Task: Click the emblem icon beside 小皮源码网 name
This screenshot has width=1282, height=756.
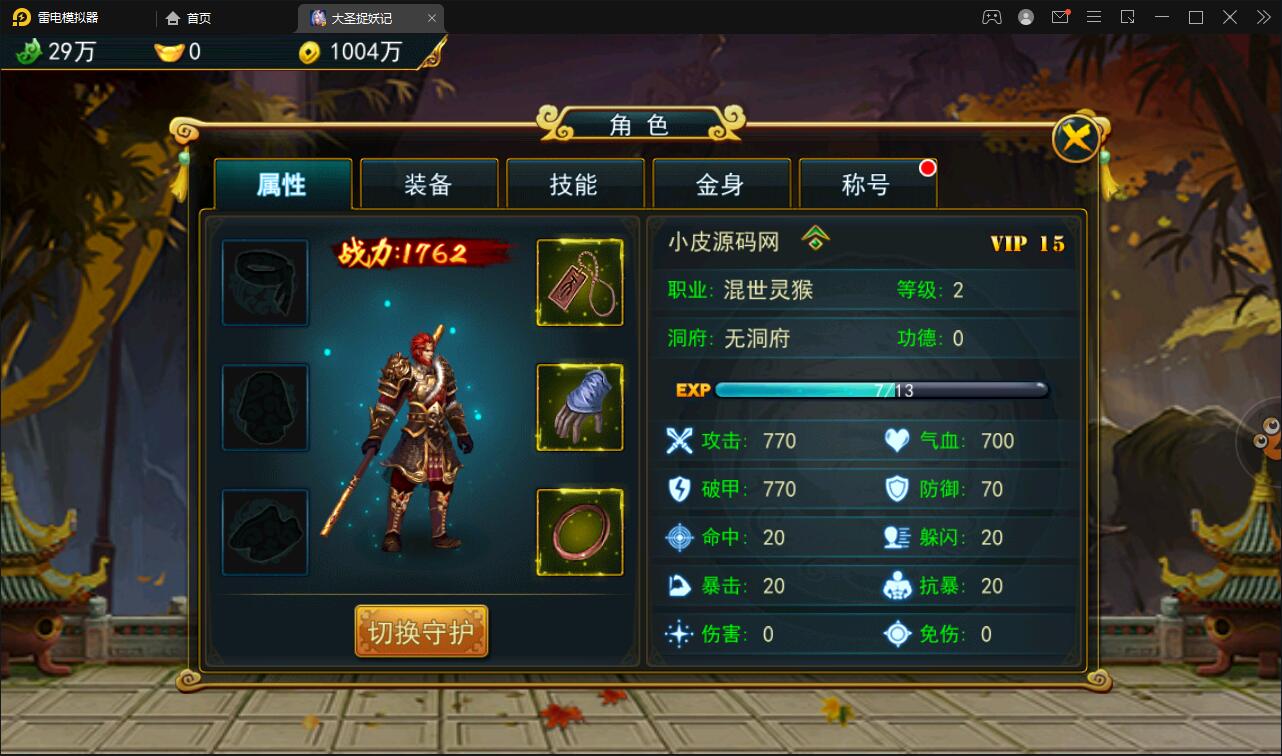Action: click(817, 240)
